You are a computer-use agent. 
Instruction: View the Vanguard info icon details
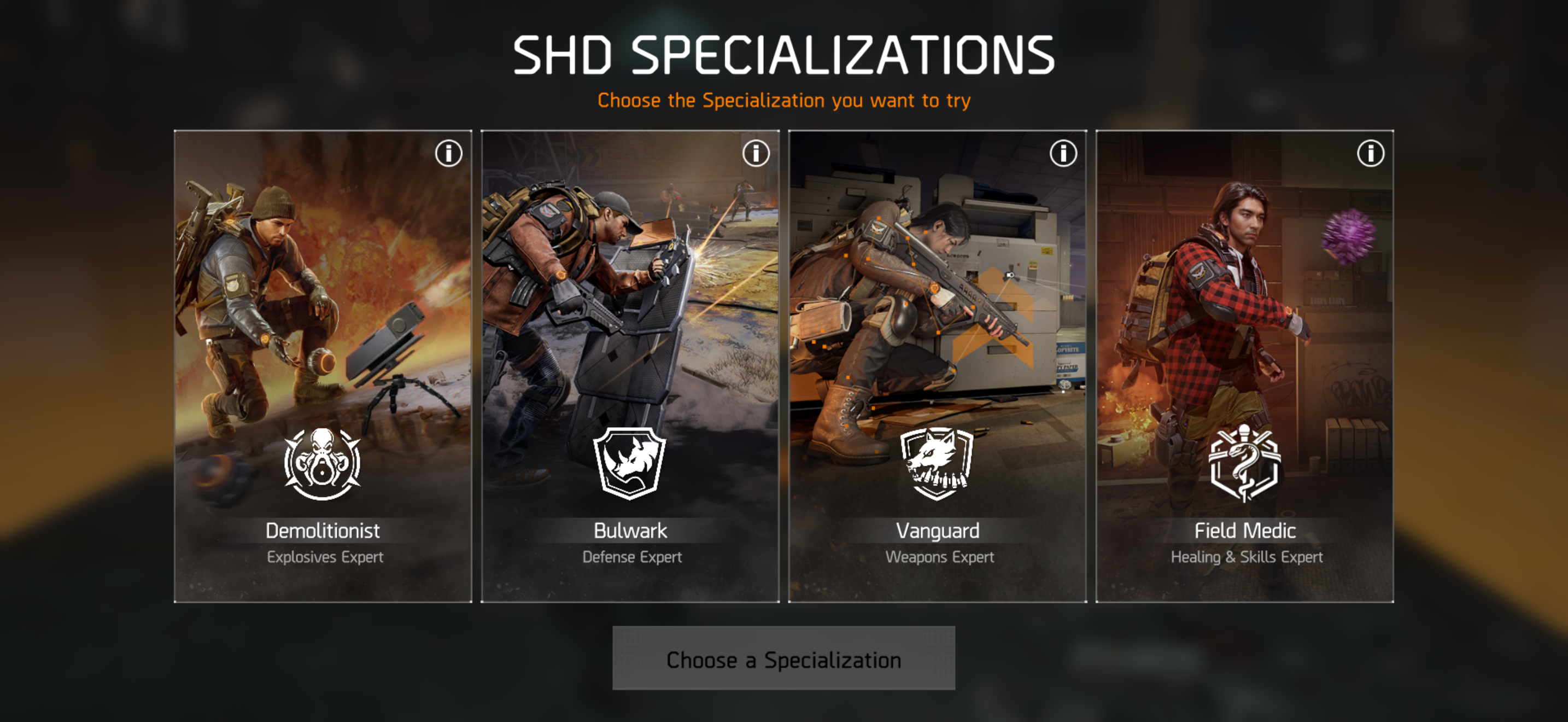pyautogui.click(x=1063, y=153)
